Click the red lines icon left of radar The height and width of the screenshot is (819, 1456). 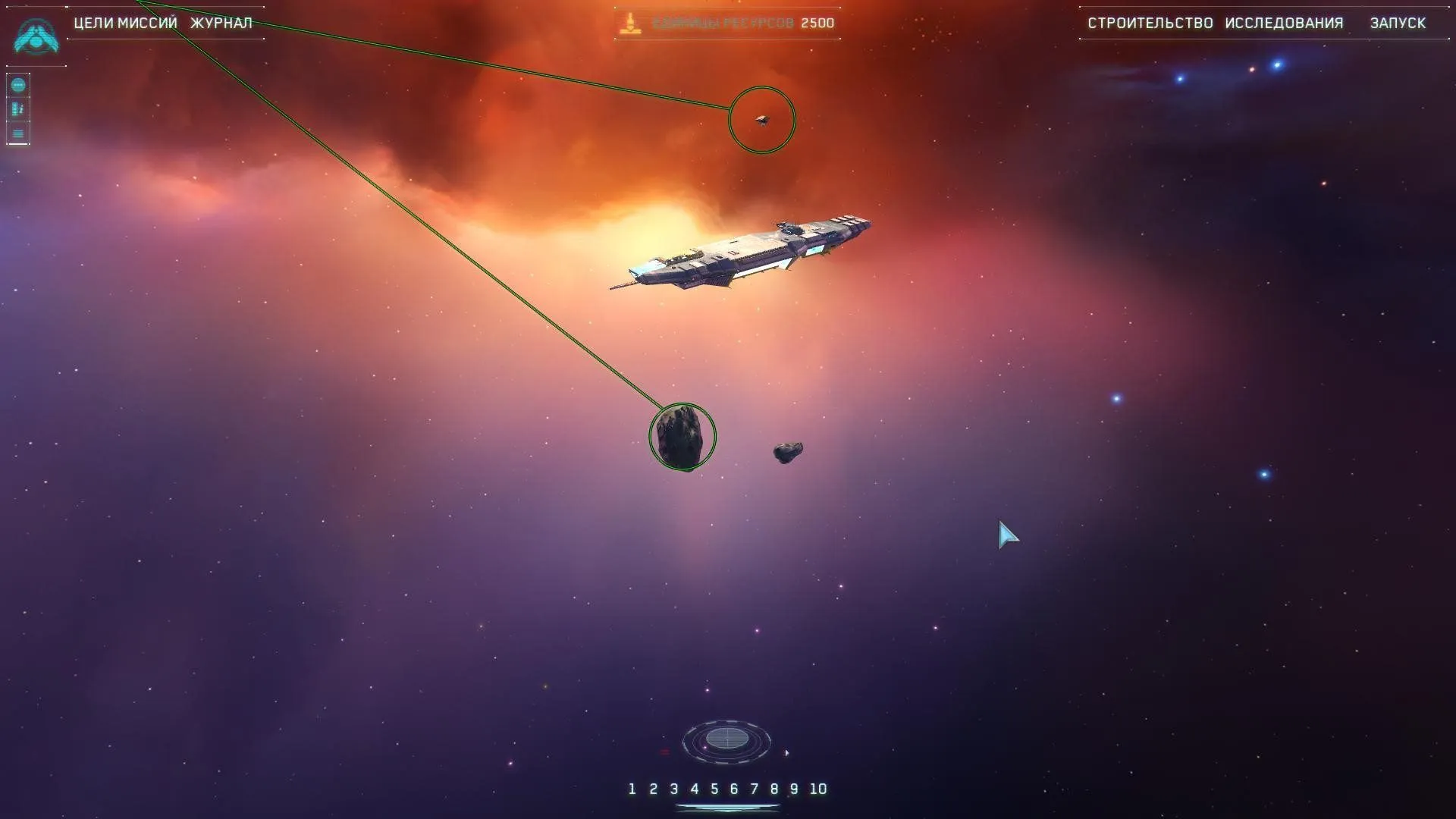click(x=665, y=752)
